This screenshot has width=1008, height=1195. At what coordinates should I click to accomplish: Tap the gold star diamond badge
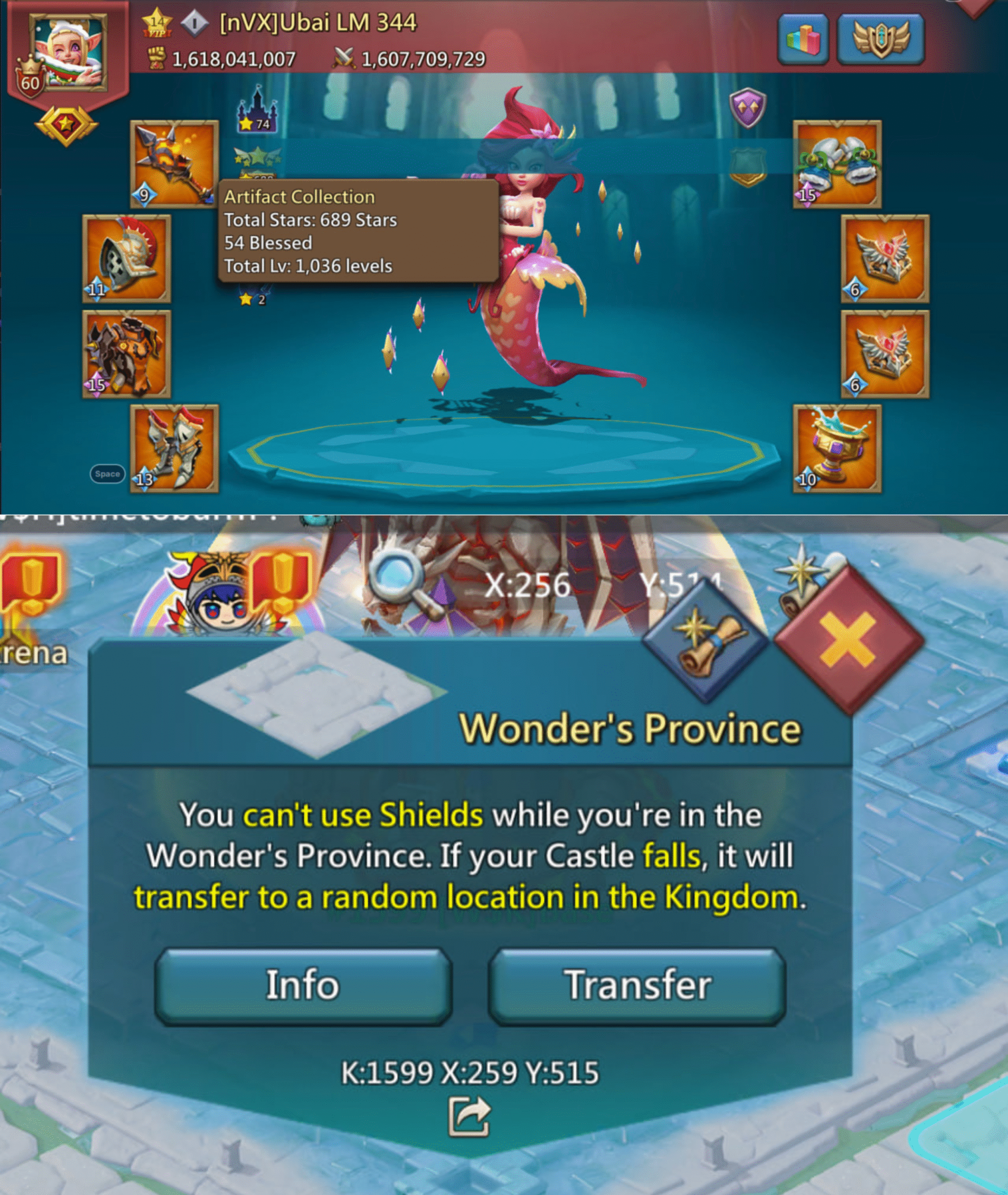[x=66, y=125]
